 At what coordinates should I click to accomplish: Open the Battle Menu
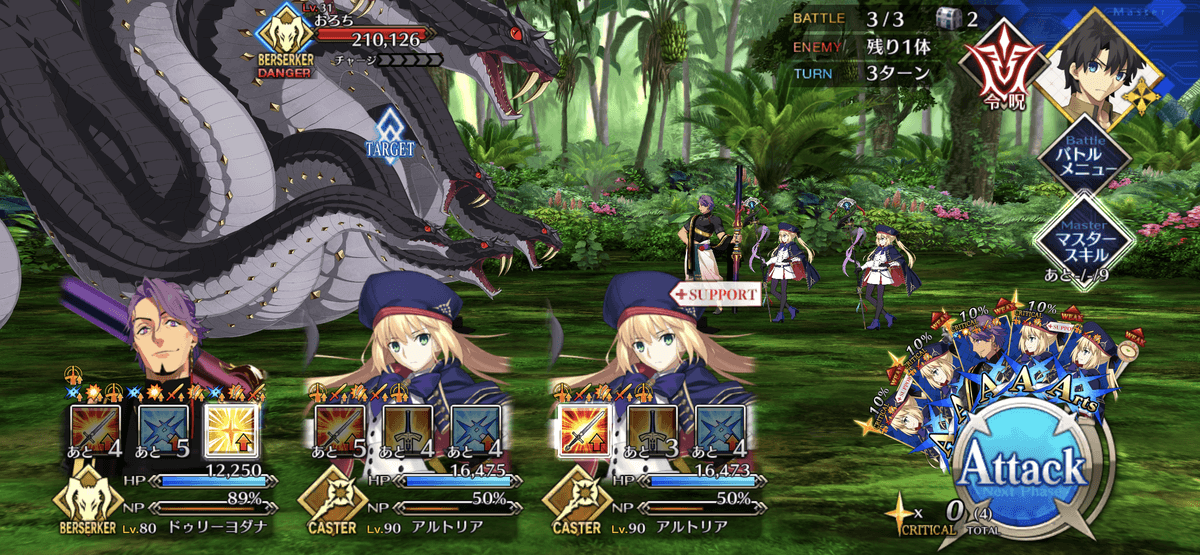click(x=1083, y=160)
